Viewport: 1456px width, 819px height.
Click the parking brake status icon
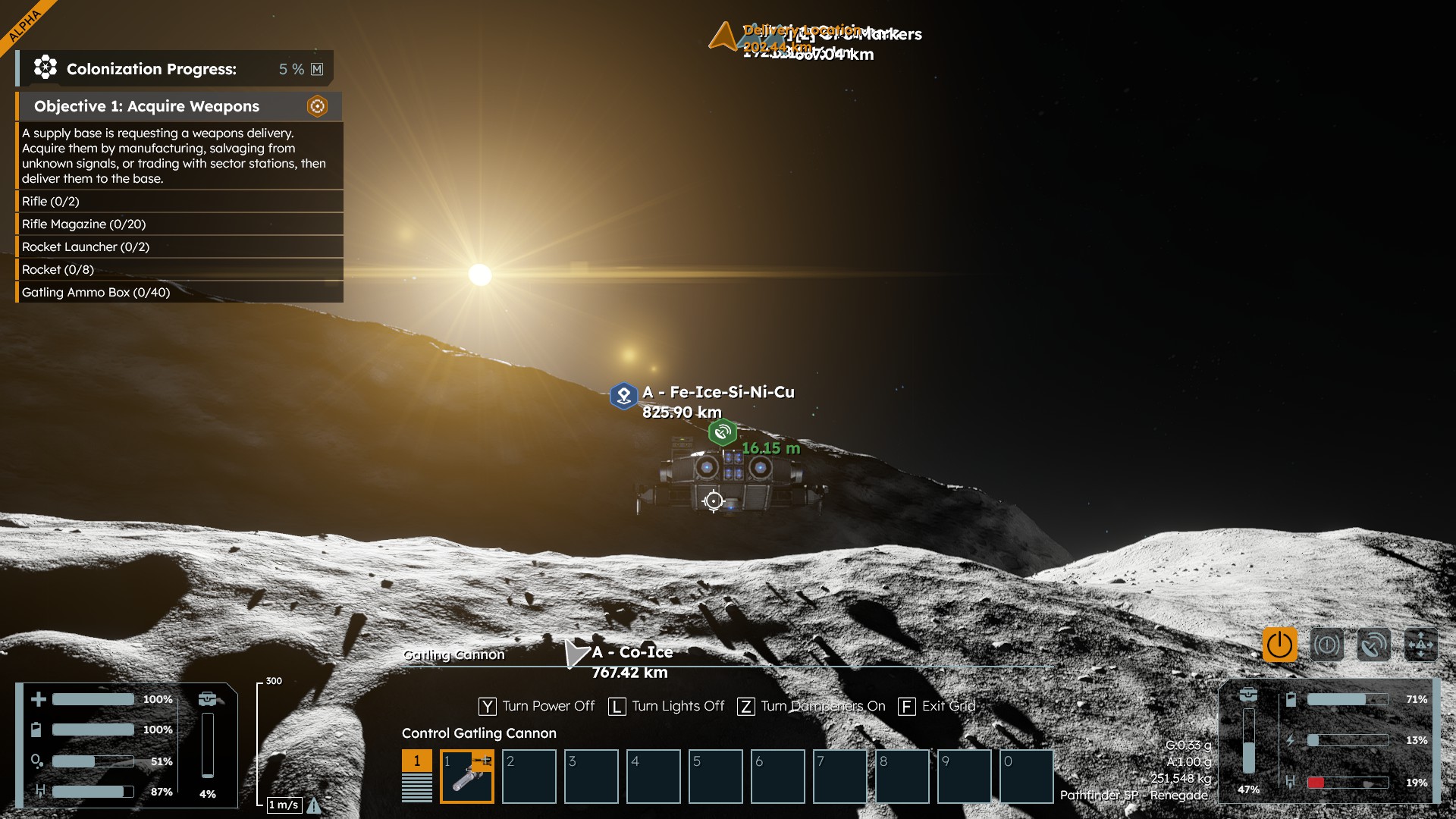(1326, 645)
